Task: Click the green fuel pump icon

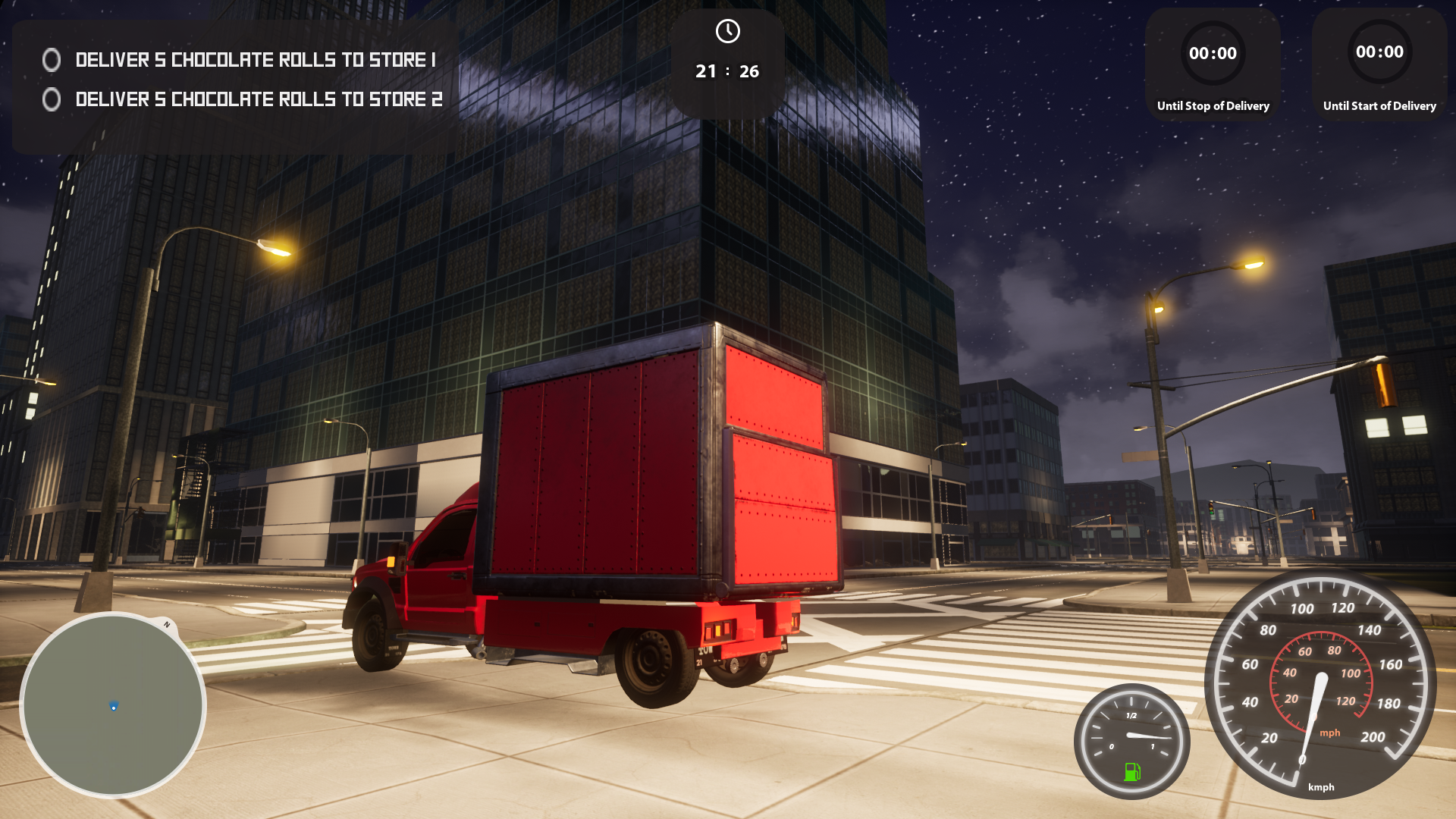Action: point(1131,771)
